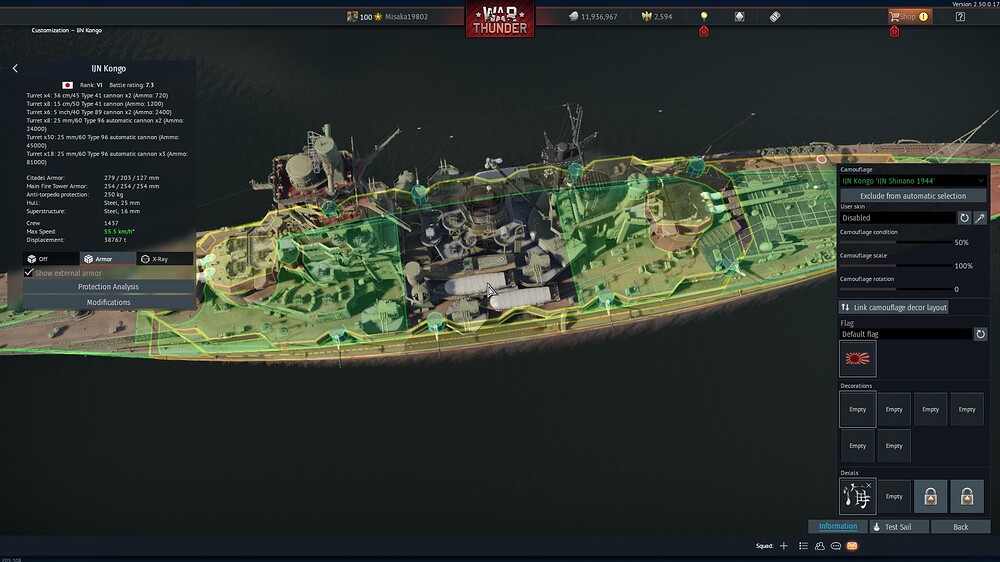Select the kanji decal slot
The width and height of the screenshot is (1000, 562).
click(858, 495)
